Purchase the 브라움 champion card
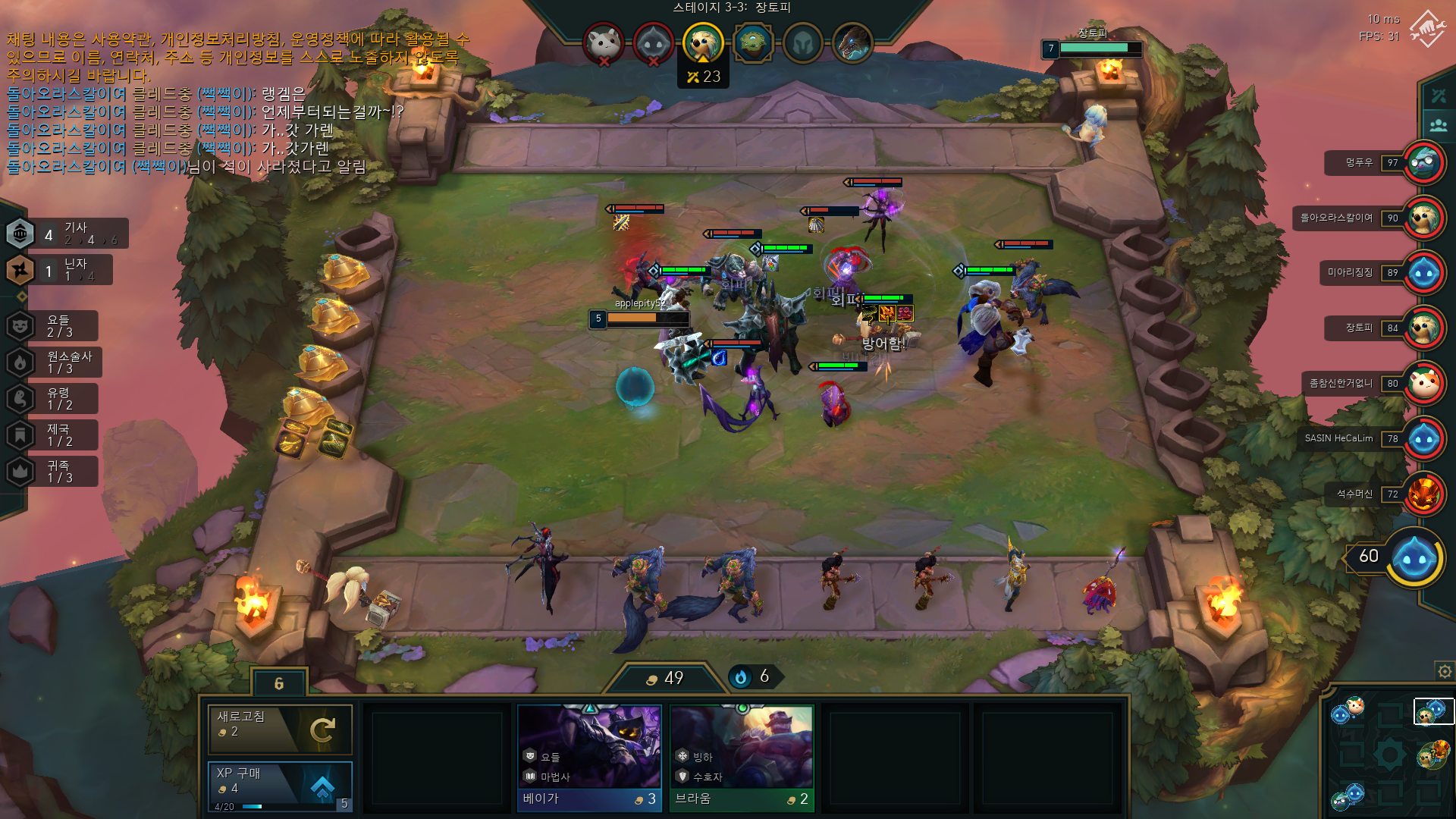 [741, 758]
